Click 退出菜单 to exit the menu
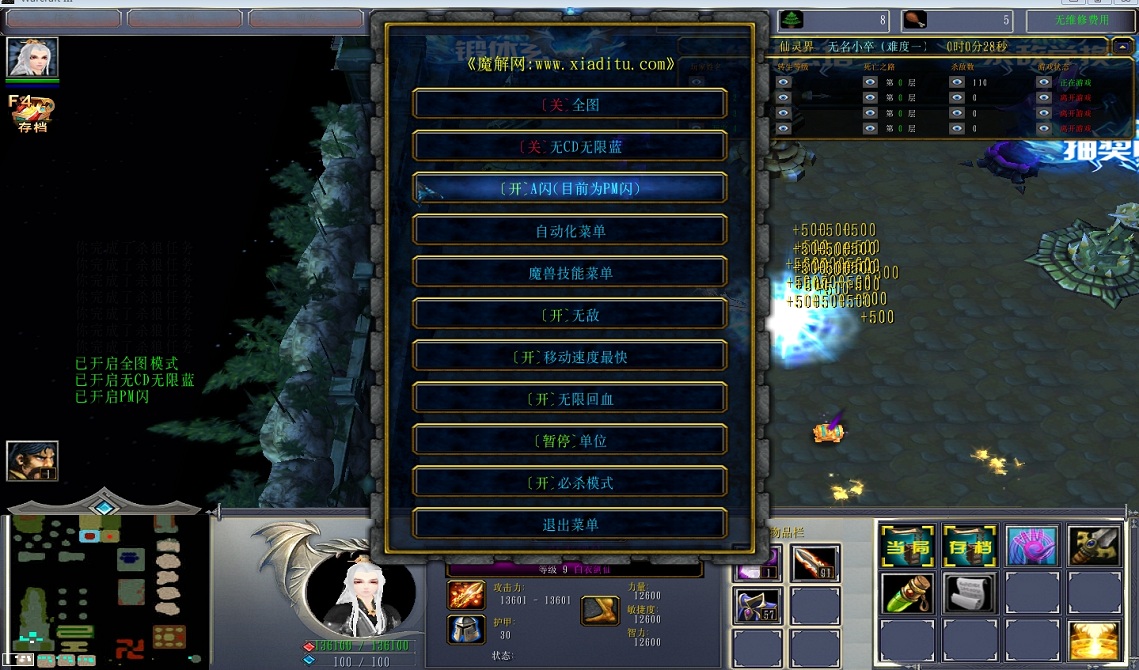The image size is (1139, 670). (x=570, y=525)
